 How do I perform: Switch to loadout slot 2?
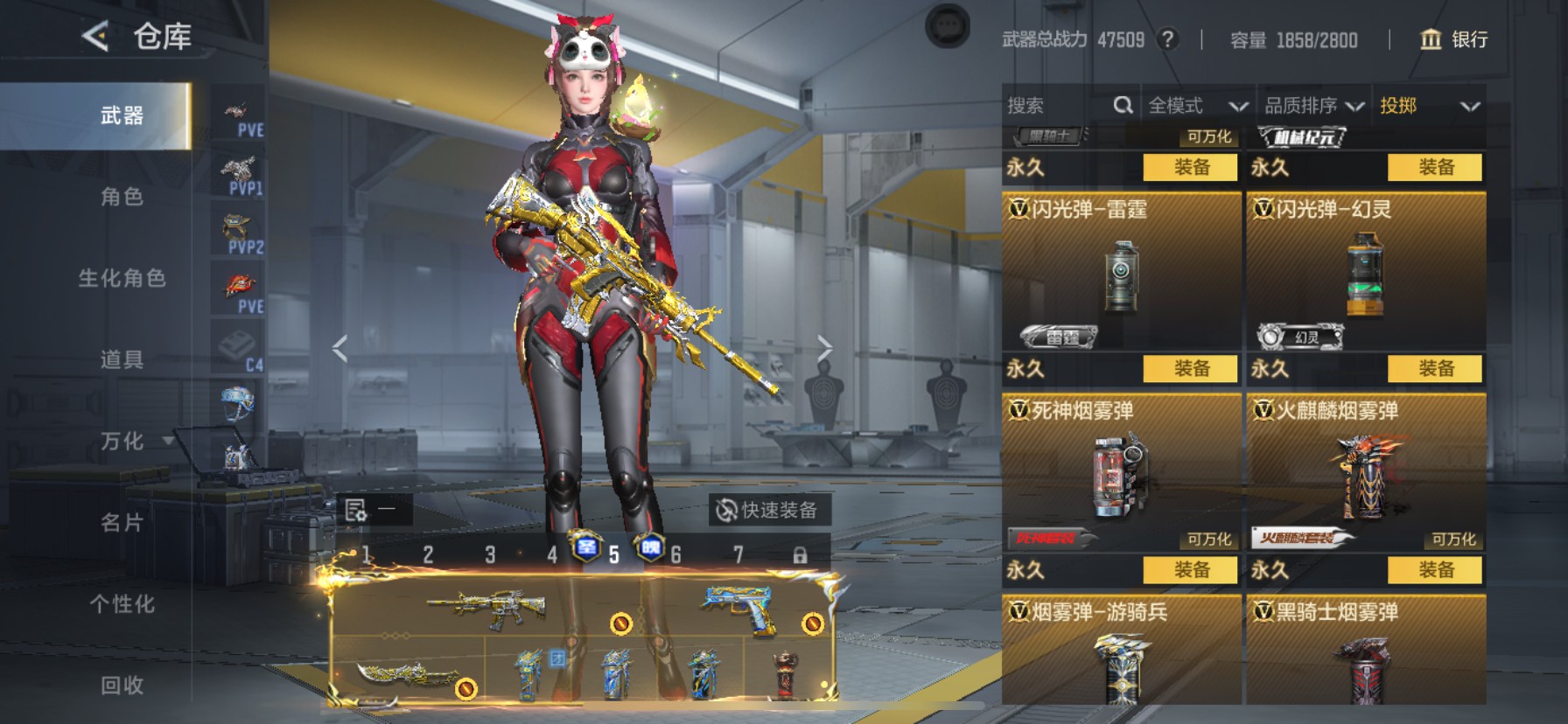coord(428,554)
